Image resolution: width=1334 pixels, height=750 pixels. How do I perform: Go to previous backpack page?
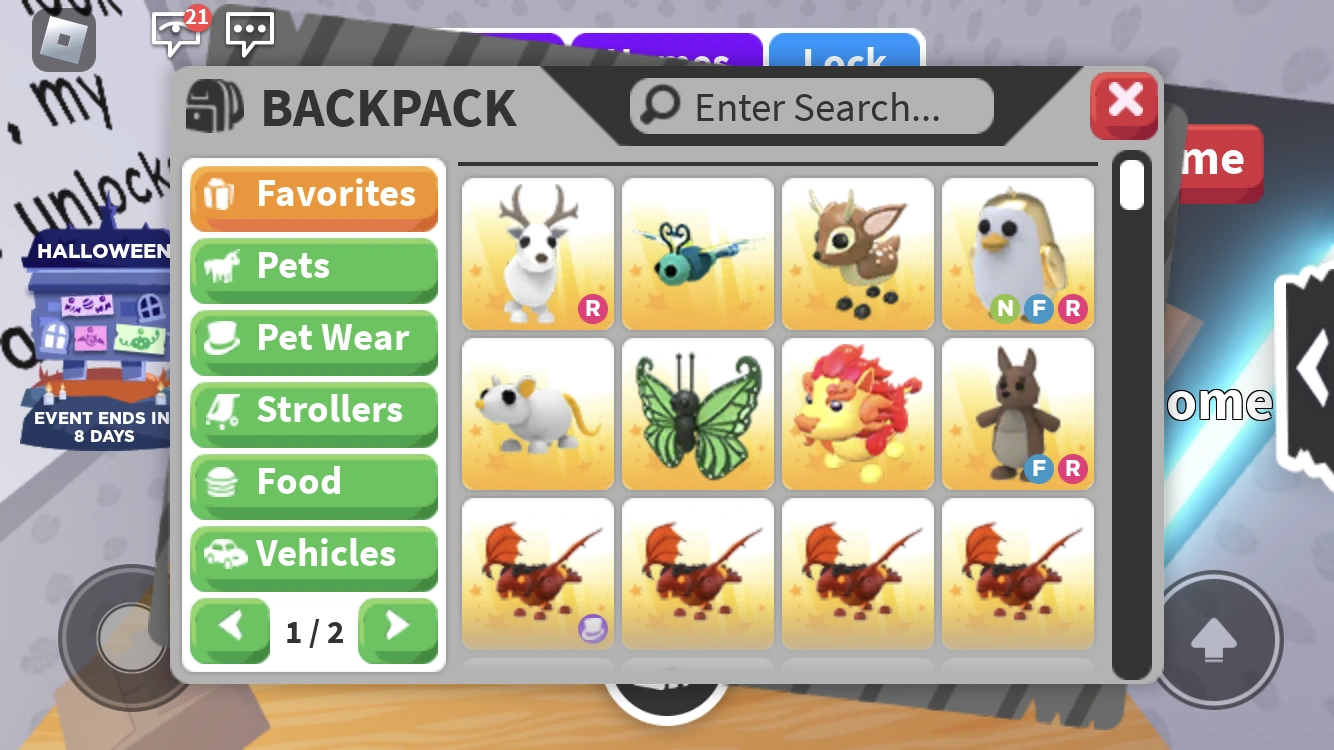tap(230, 631)
